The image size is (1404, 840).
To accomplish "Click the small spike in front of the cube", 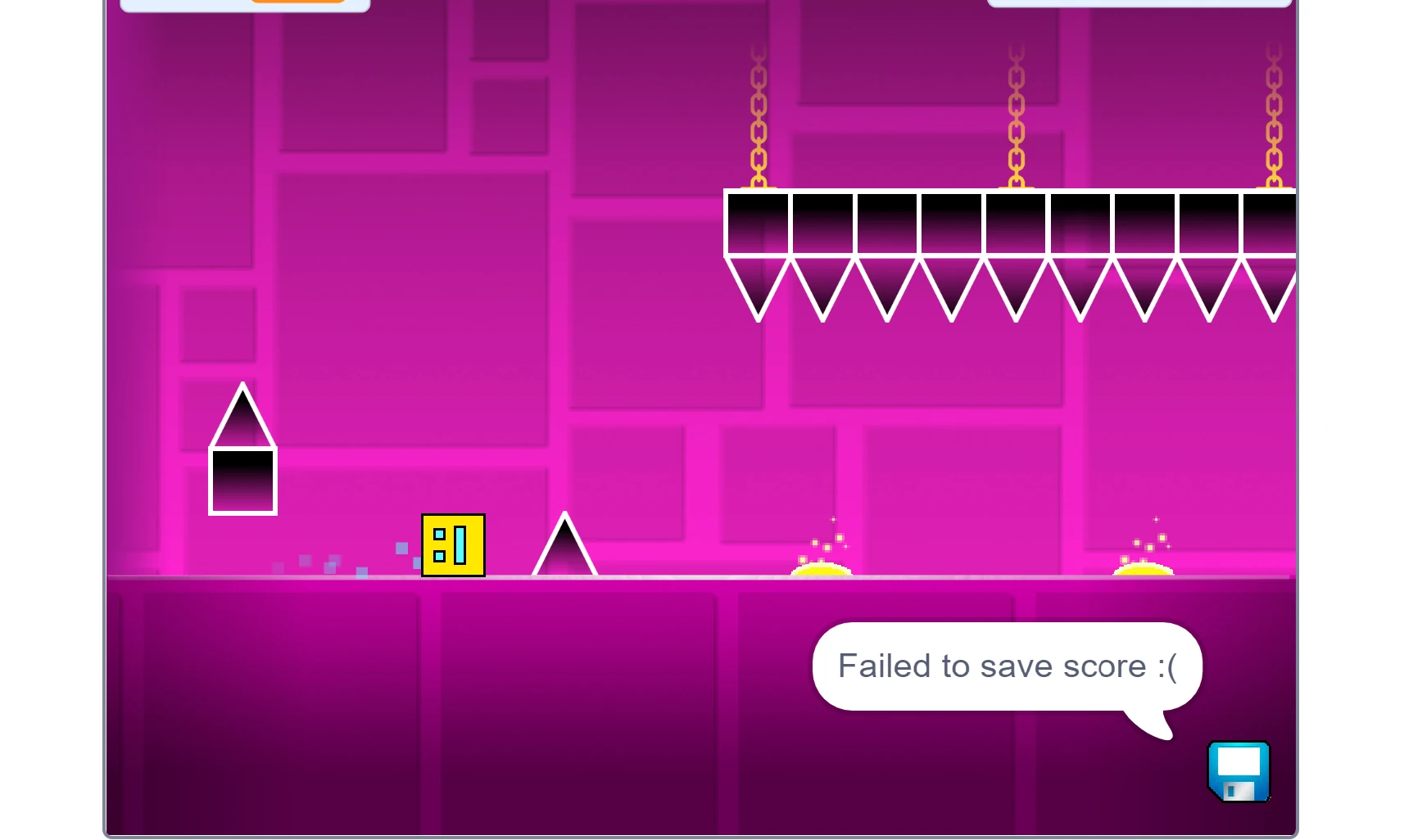I will (564, 550).
